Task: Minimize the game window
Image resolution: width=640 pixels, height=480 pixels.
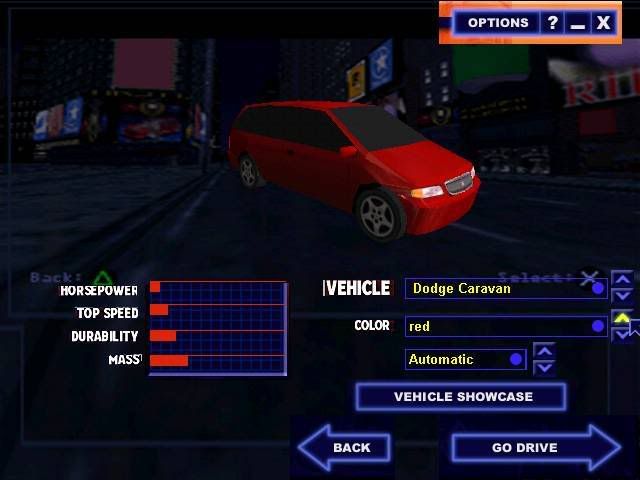Action: pos(577,22)
